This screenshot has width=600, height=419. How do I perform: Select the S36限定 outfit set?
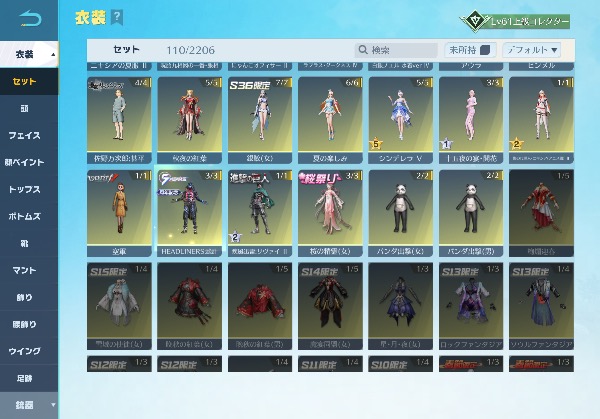click(x=260, y=115)
